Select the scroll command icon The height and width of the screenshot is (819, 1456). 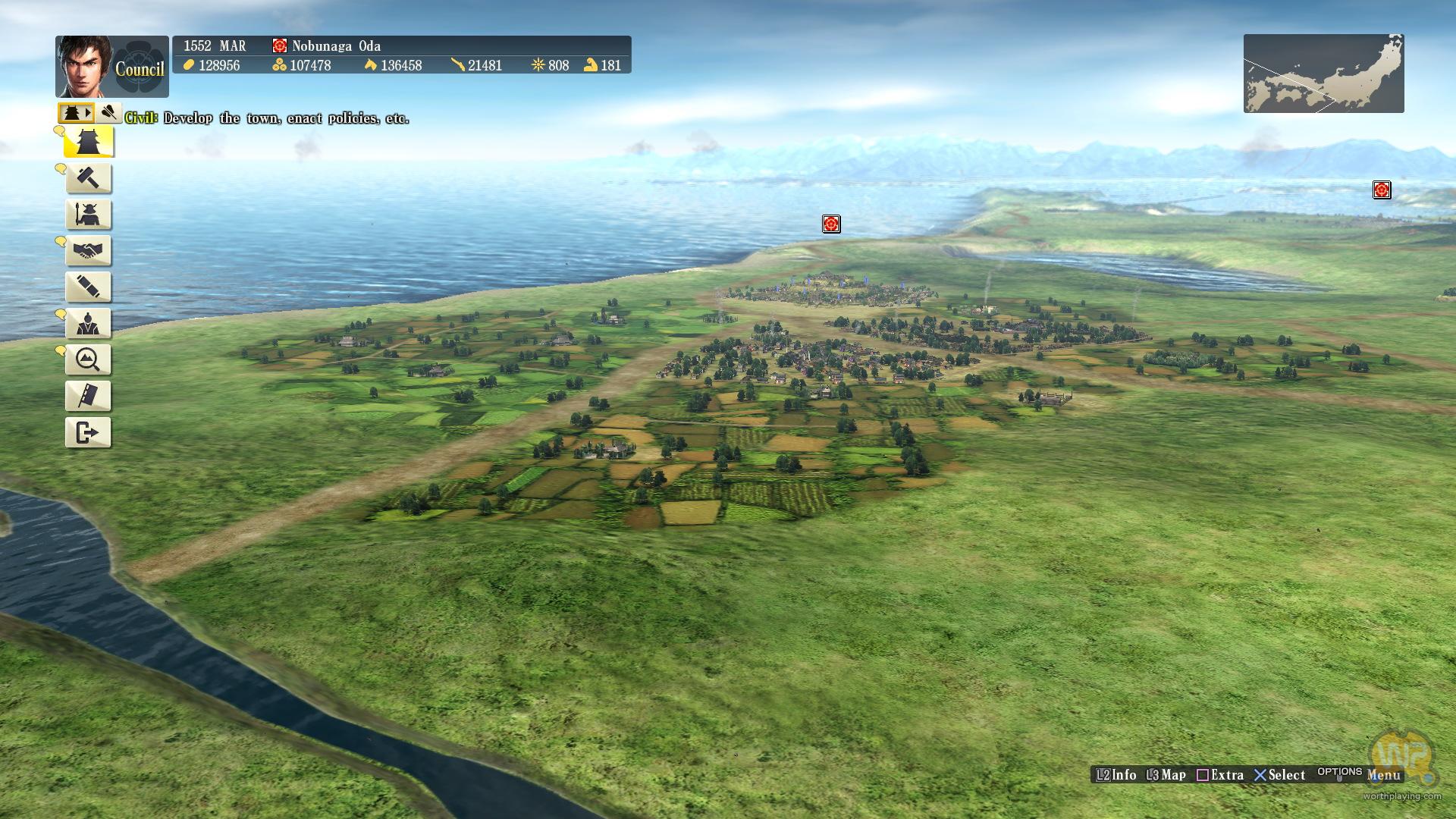(89, 287)
